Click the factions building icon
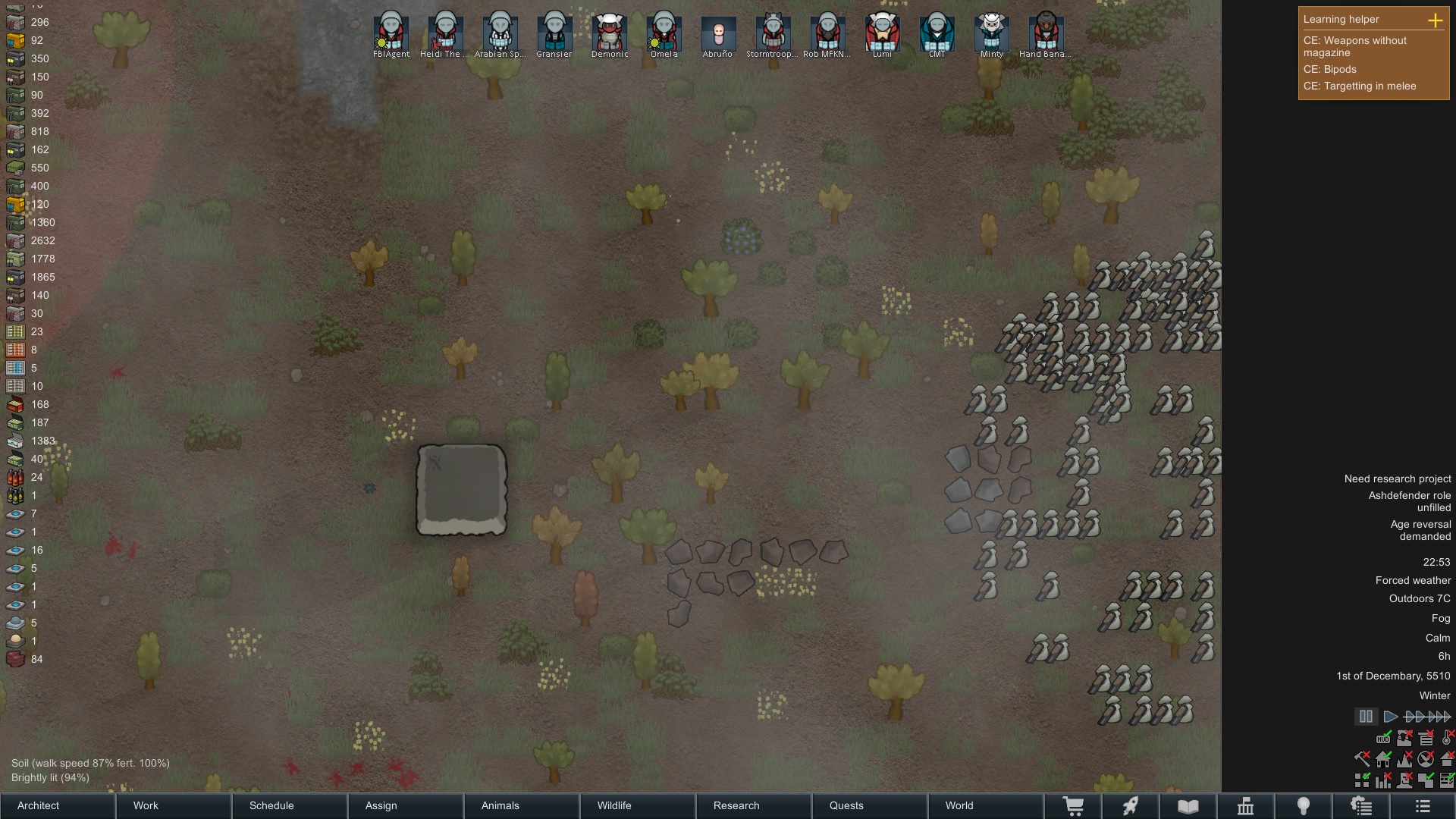Screen dimensions: 1456x819 (1246, 805)
